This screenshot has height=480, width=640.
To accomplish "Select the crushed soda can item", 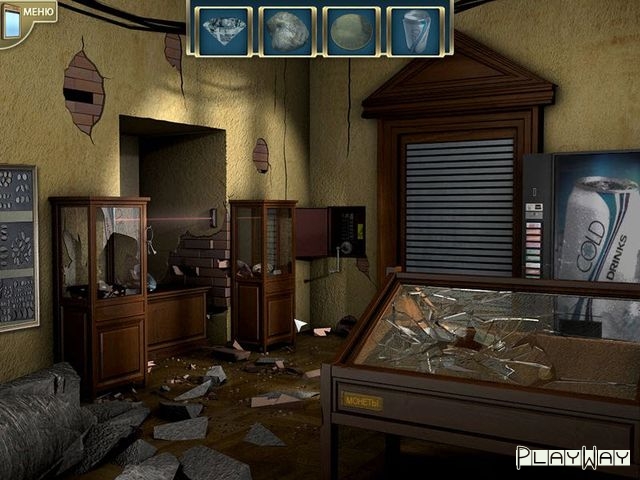I will tap(413, 31).
